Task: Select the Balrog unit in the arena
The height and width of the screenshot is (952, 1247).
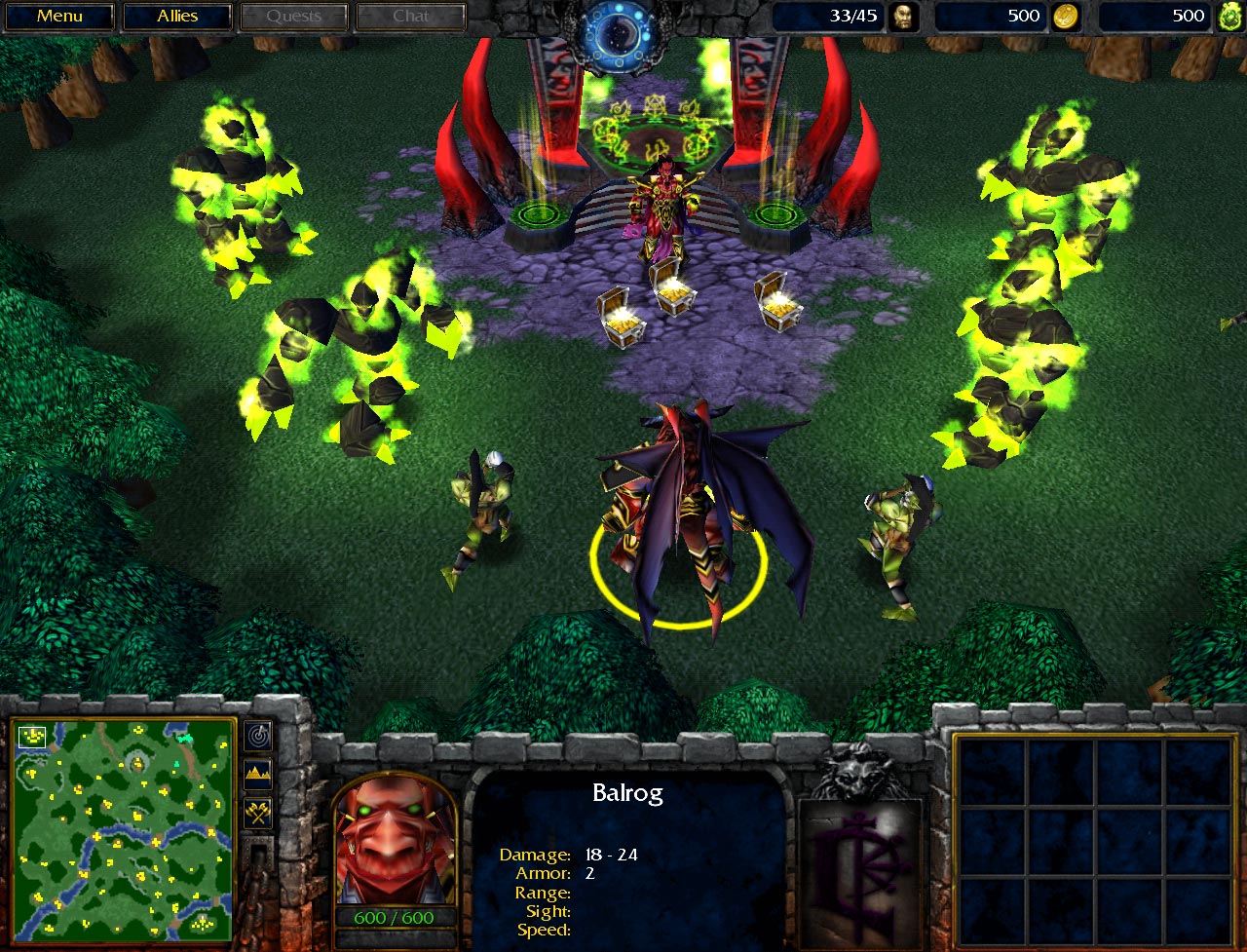Action: pos(682,516)
